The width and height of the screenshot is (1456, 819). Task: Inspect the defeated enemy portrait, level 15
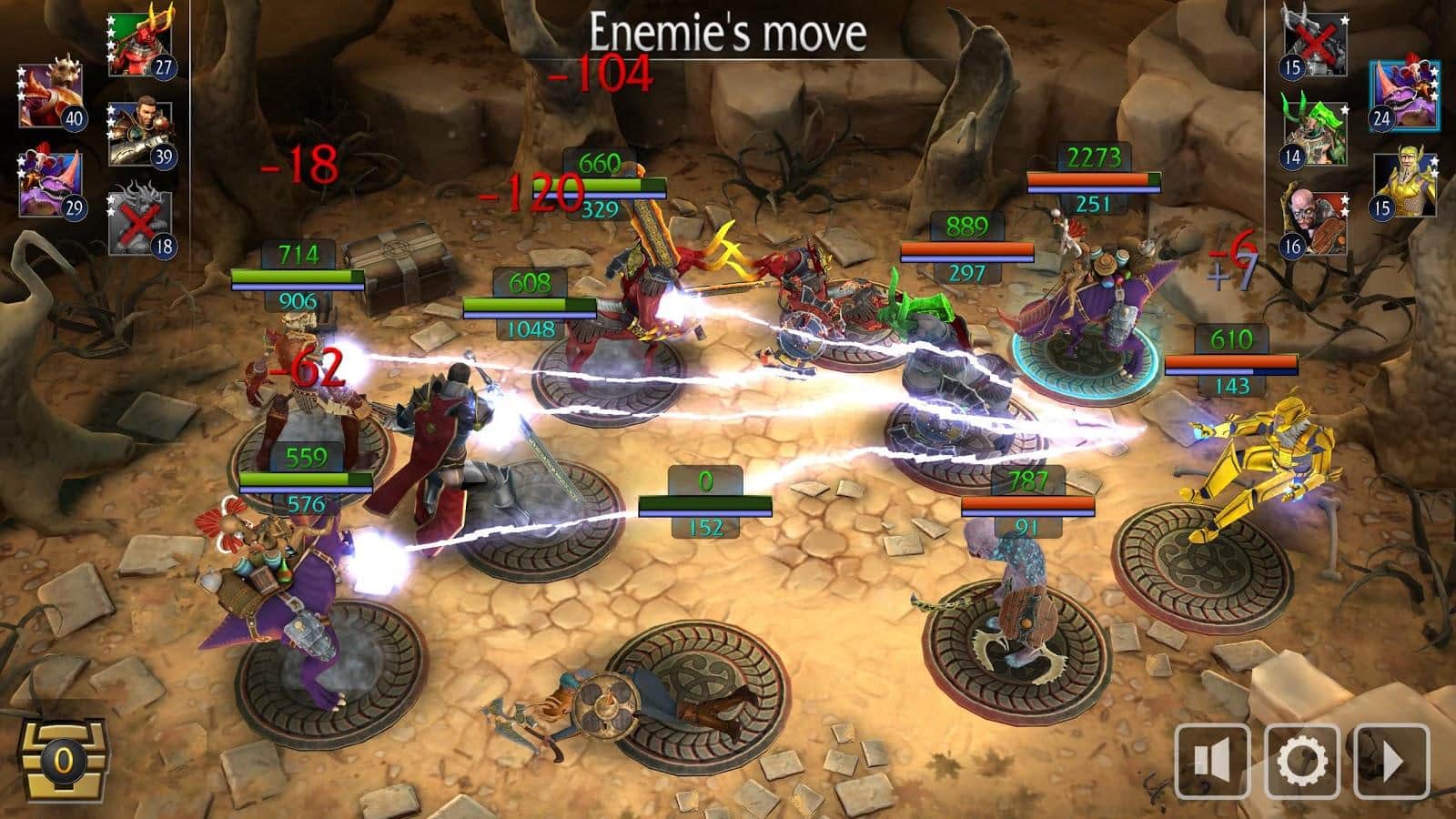pyautogui.click(x=1316, y=45)
